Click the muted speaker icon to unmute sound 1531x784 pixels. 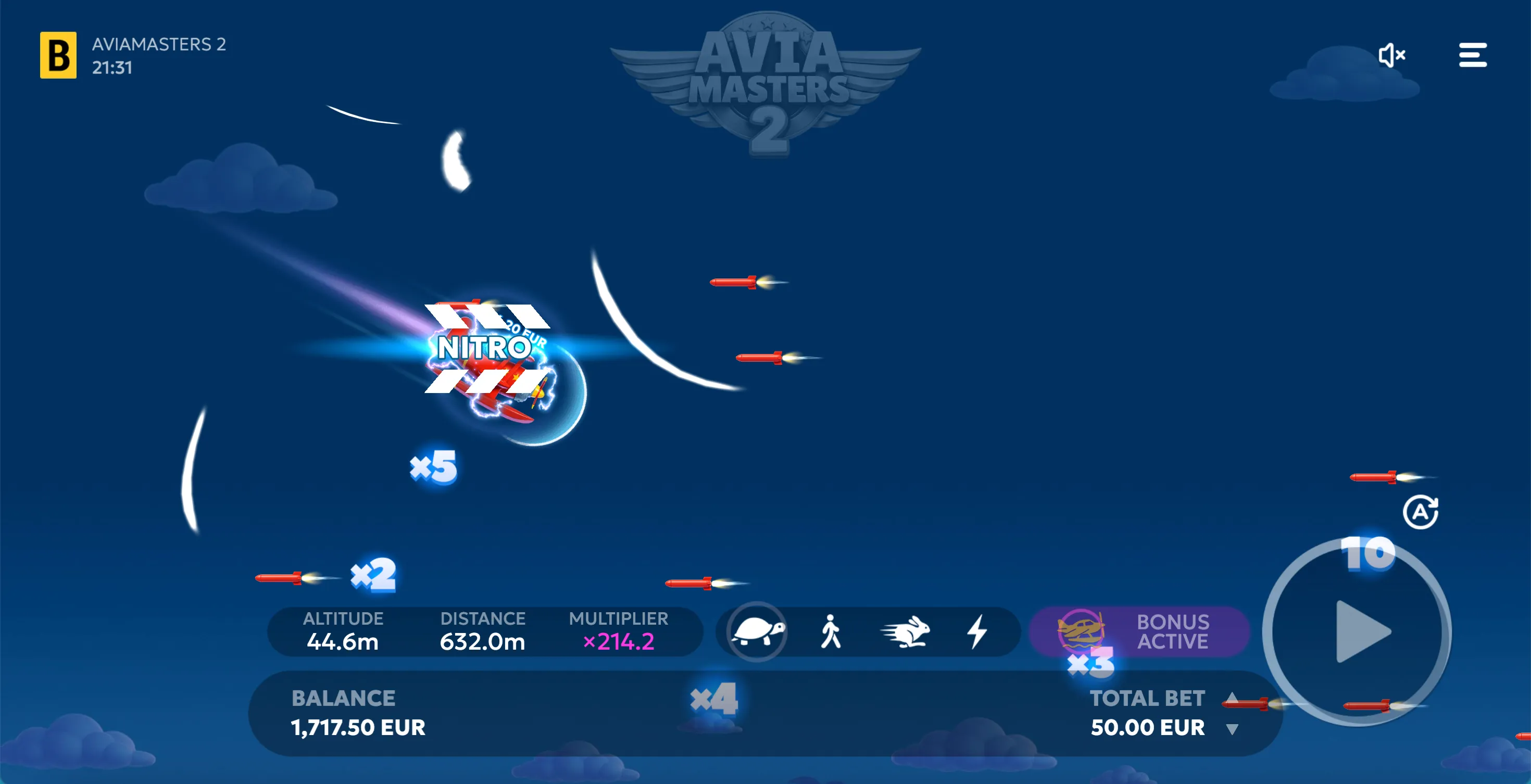1392,55
